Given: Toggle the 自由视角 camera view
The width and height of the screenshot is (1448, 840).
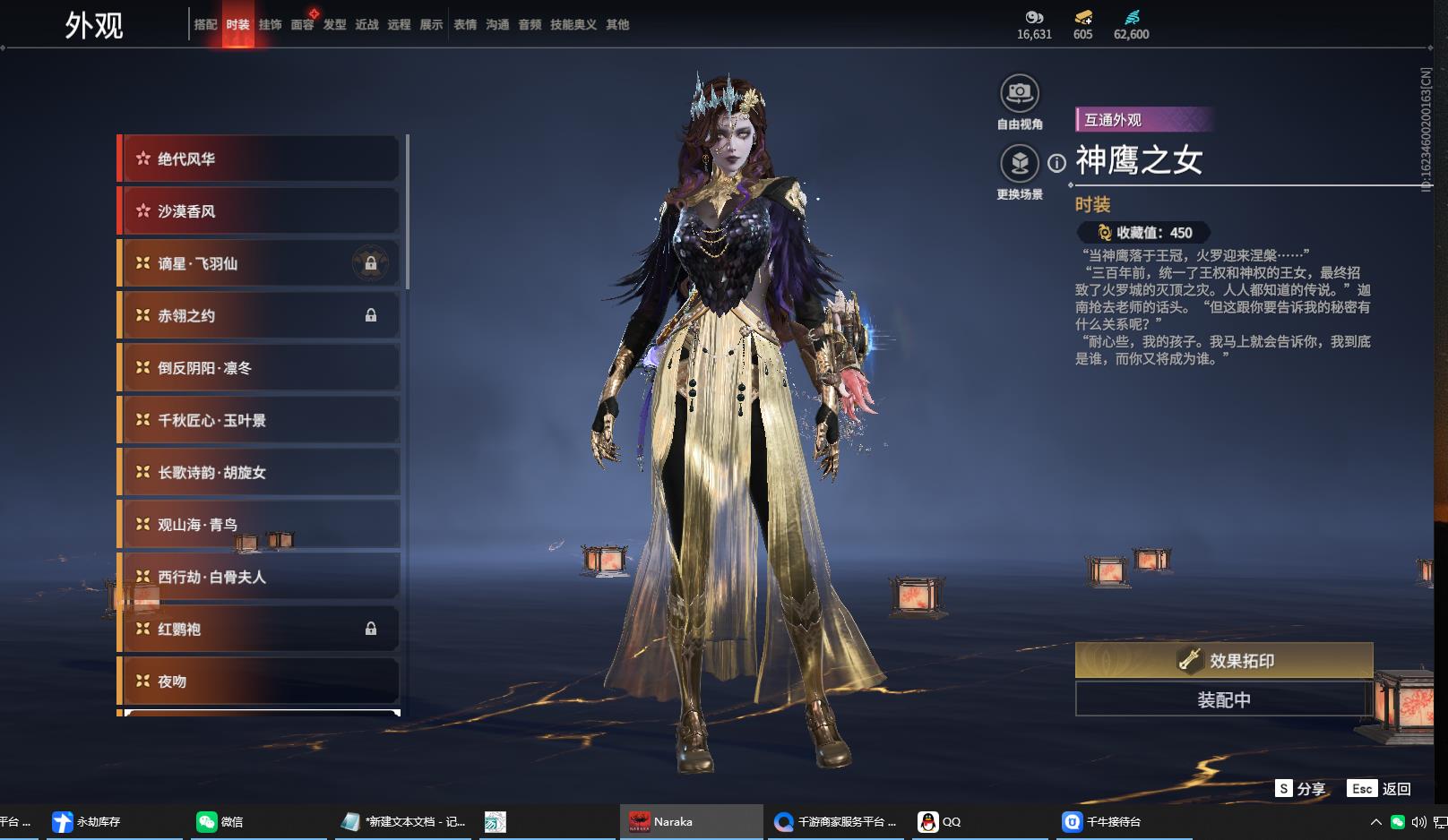Looking at the screenshot, I should click(x=1019, y=93).
